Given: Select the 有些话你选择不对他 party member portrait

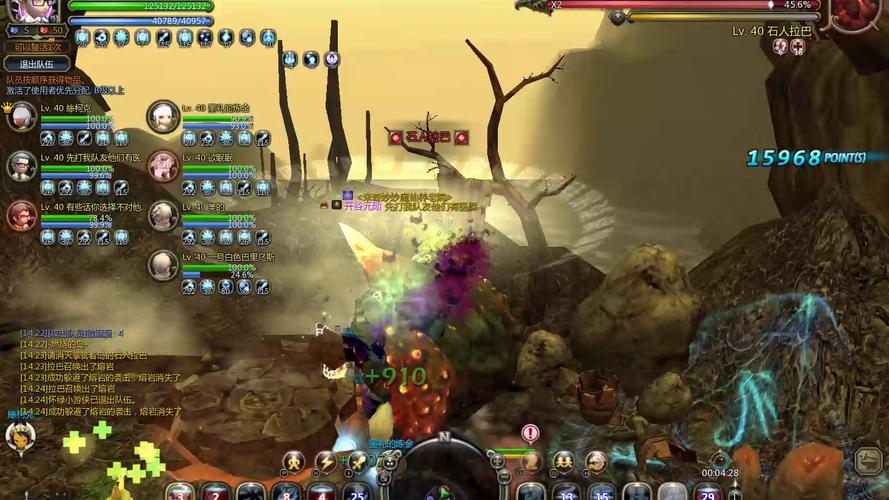Looking at the screenshot, I should point(22,215).
